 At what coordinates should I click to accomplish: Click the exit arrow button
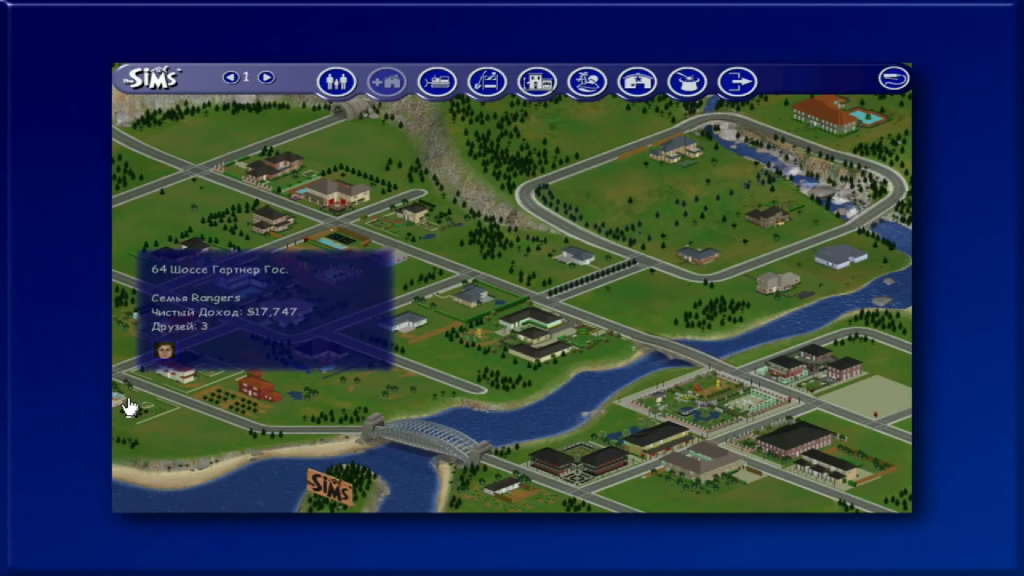click(737, 82)
